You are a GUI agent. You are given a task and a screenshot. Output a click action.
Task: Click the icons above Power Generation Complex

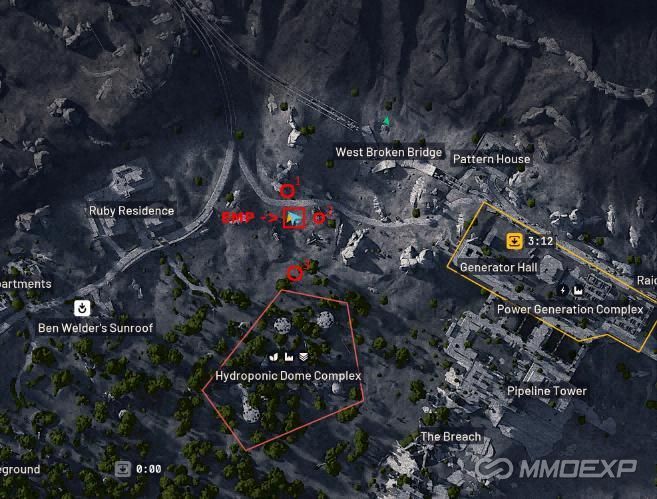tap(570, 290)
